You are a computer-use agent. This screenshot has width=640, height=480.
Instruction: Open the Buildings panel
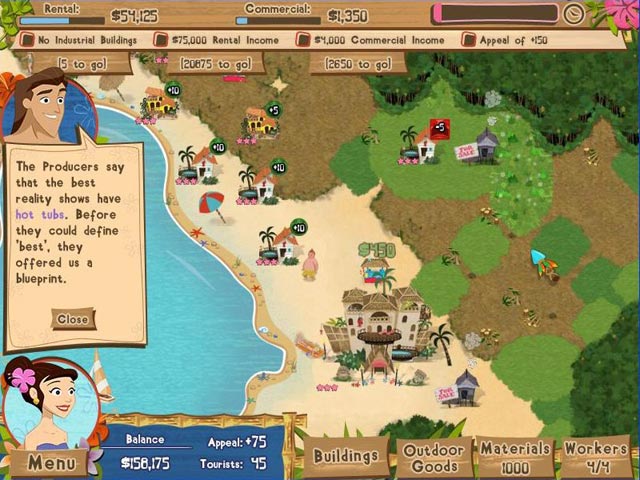[346, 457]
